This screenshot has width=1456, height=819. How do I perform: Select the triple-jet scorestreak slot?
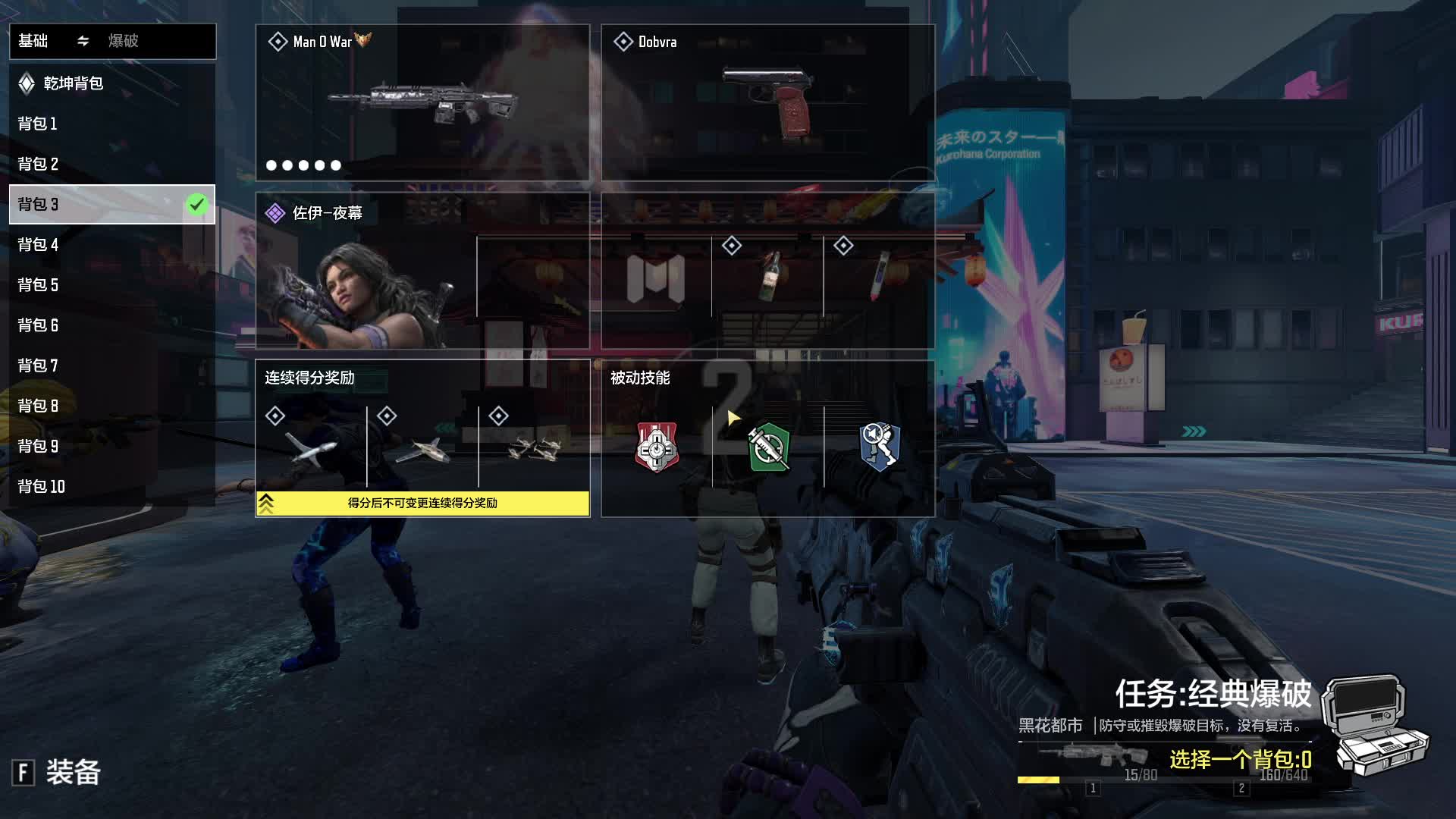[x=534, y=449]
